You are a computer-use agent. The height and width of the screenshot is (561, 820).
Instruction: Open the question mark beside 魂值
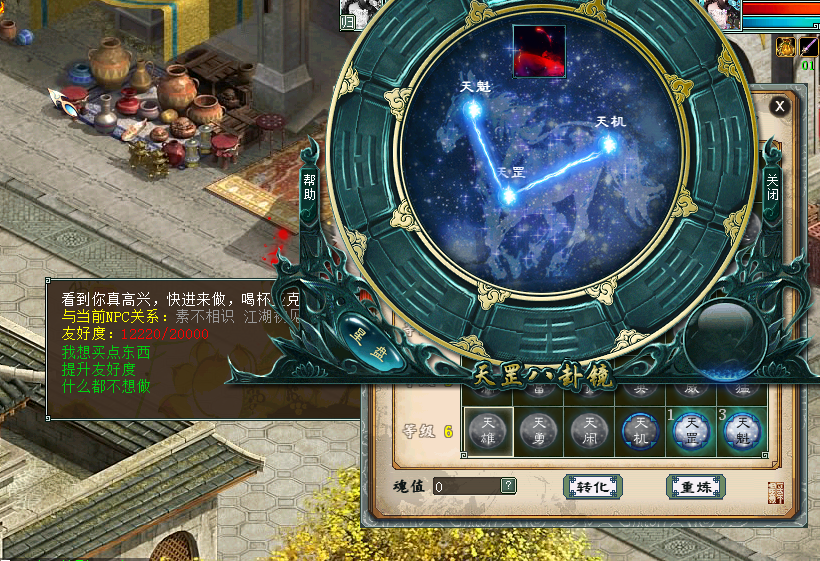pos(509,486)
